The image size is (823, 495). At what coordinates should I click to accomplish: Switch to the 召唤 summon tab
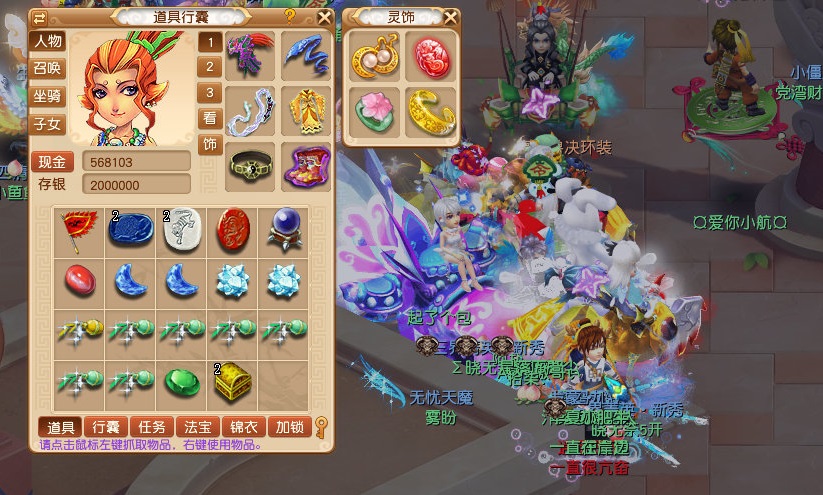tap(48, 69)
